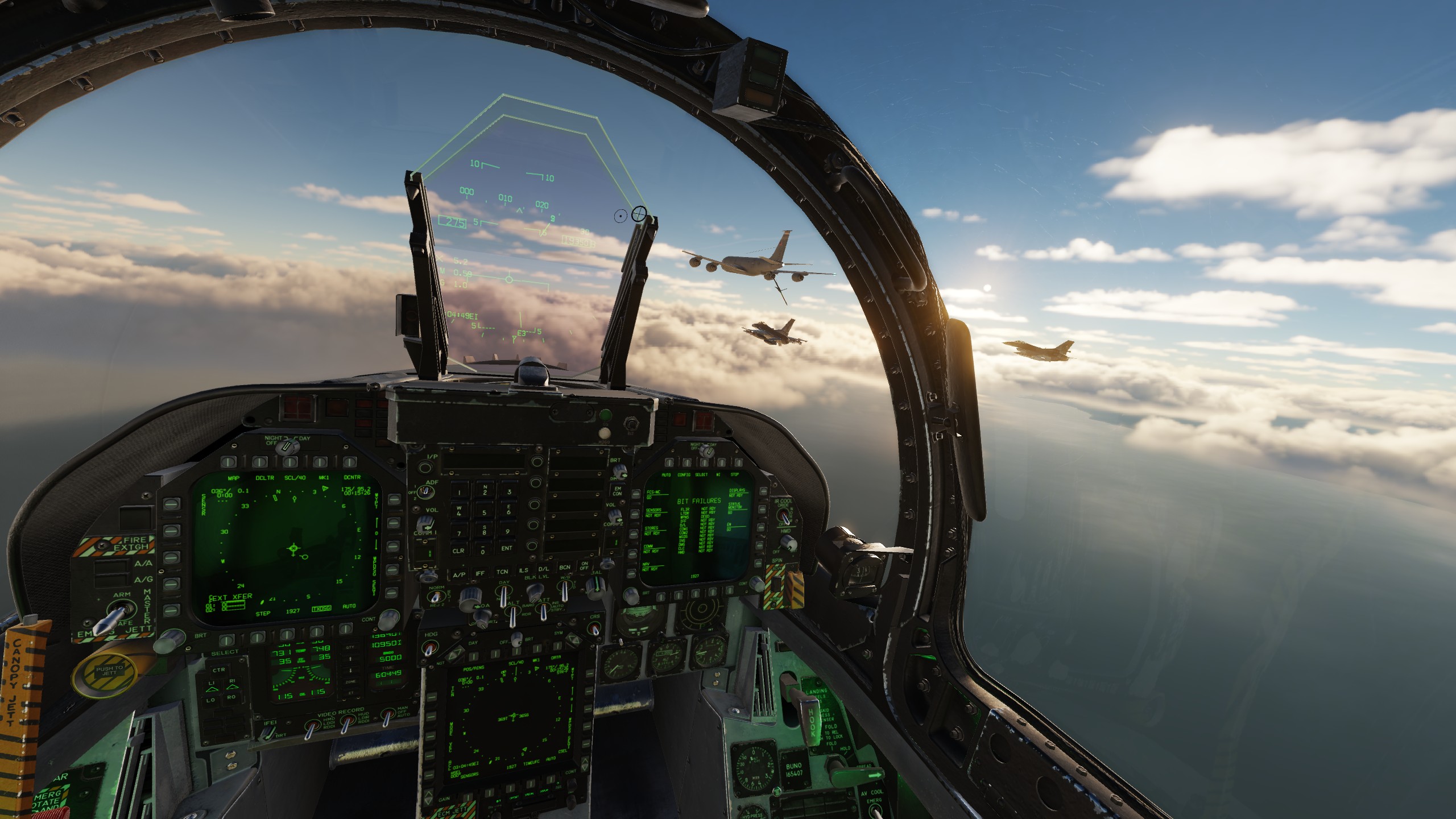The width and height of the screenshot is (1456, 819).
Task: Select the BCN beacon button
Action: [x=565, y=567]
